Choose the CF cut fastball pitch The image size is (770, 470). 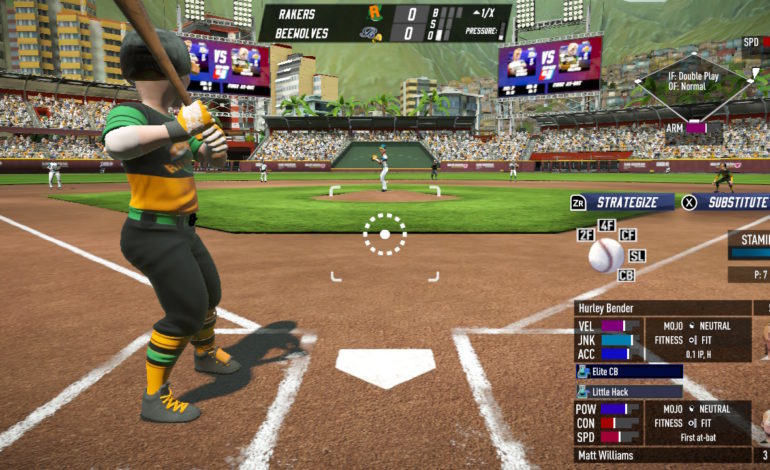click(x=628, y=235)
